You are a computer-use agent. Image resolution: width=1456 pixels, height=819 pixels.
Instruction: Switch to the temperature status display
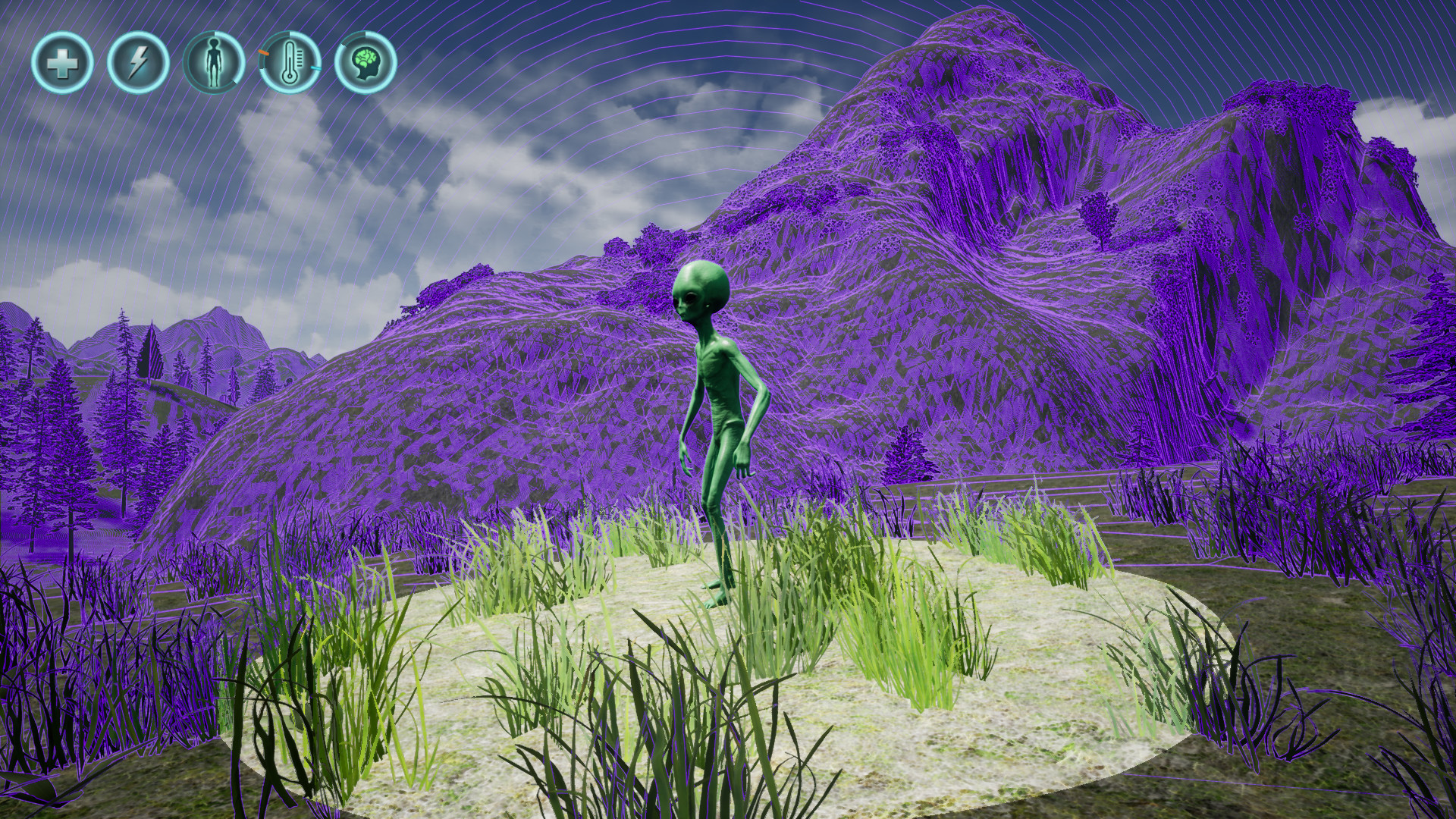pyautogui.click(x=291, y=64)
